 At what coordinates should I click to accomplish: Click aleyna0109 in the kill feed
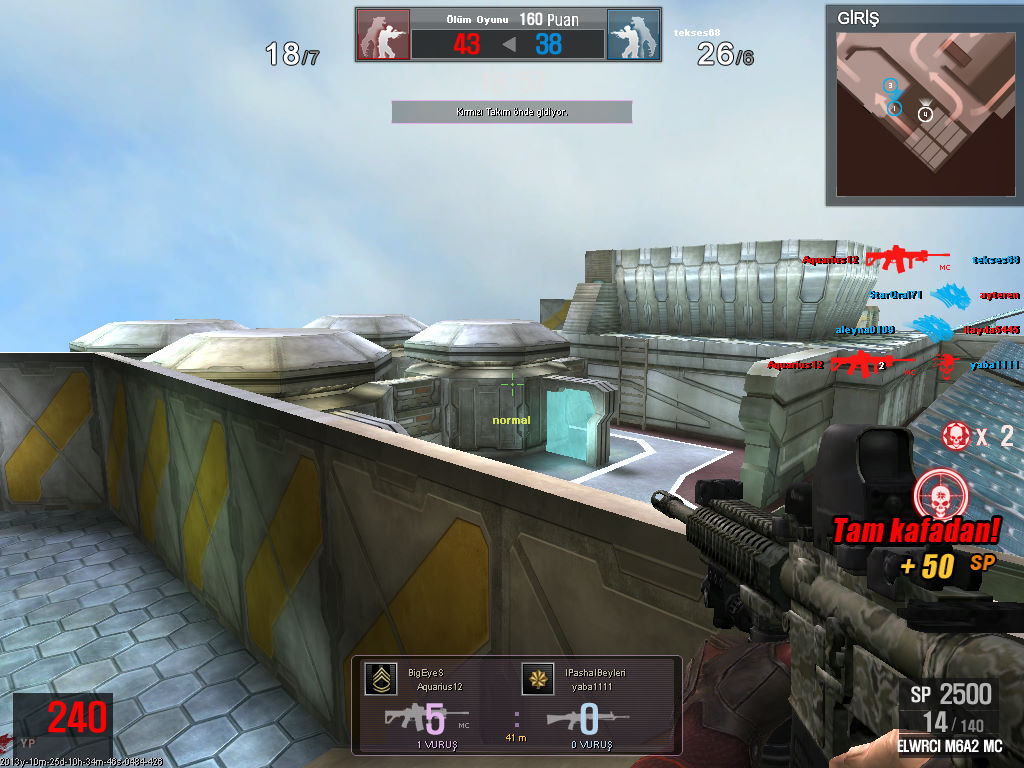point(865,329)
